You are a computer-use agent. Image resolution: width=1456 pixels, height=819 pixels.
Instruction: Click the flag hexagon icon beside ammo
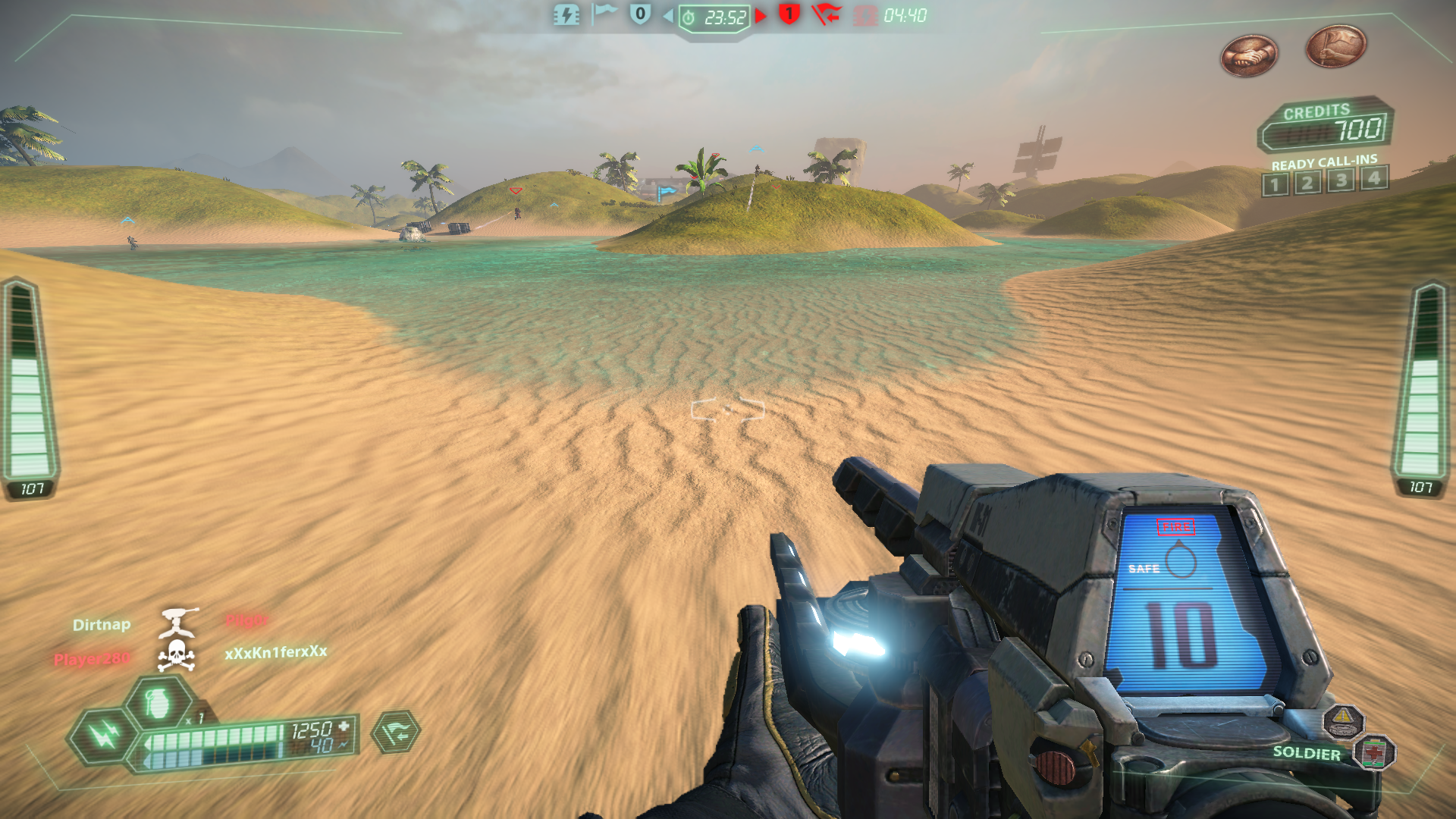tap(396, 733)
